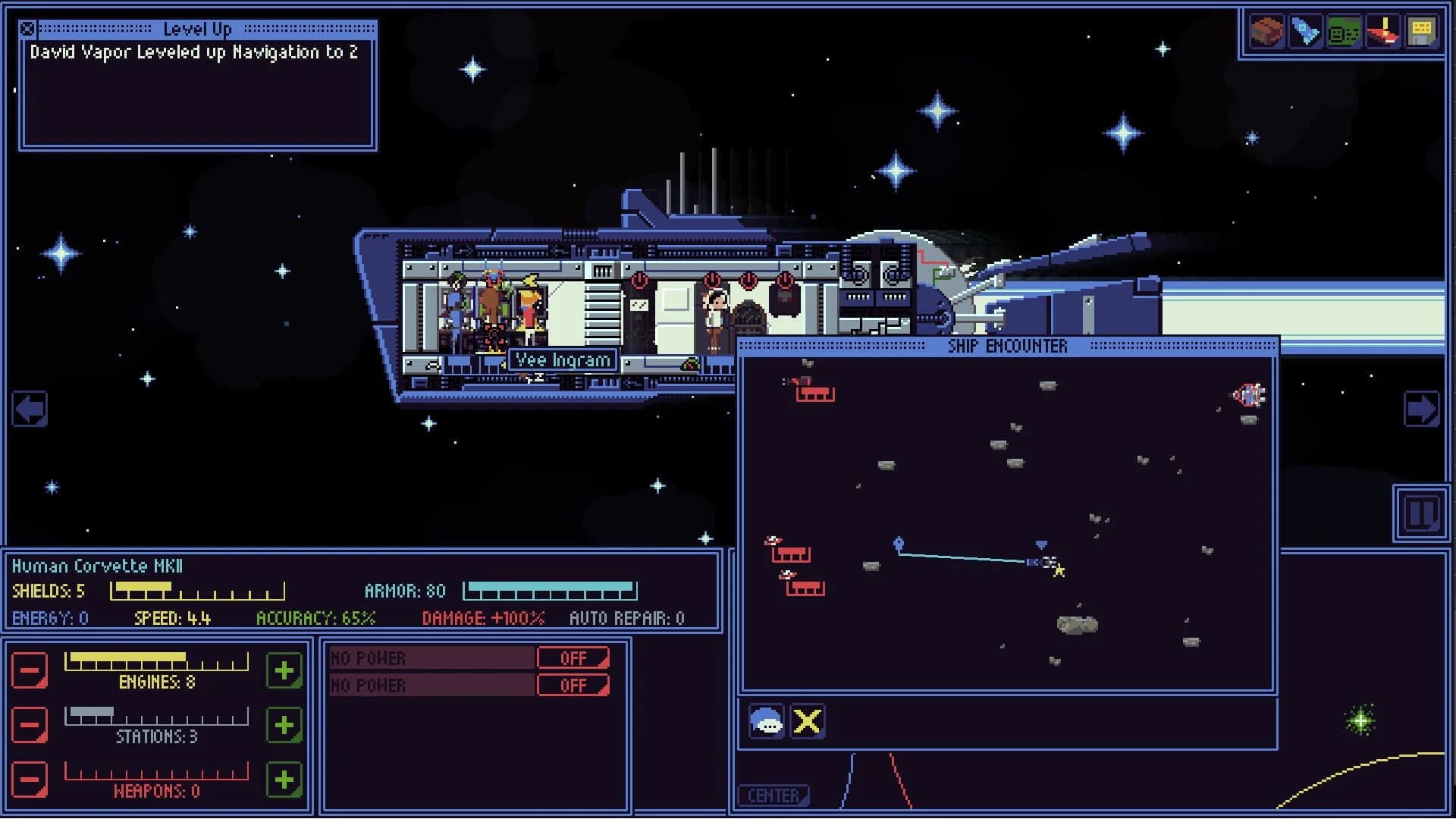Toggle power off for the top weapon slot
This screenshot has height=819, width=1456.
tap(573, 657)
